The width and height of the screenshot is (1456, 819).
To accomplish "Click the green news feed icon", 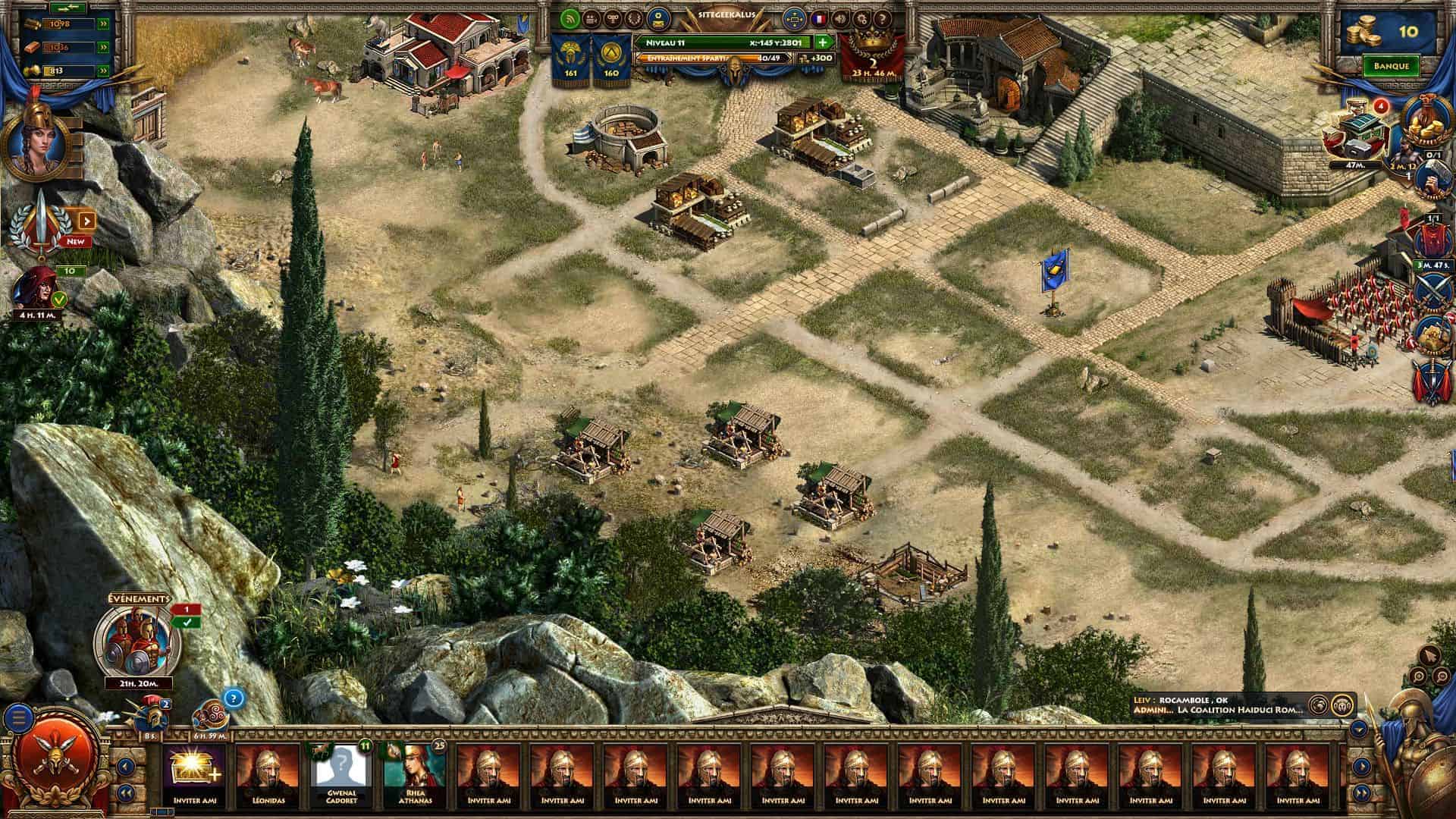I will coord(570,18).
